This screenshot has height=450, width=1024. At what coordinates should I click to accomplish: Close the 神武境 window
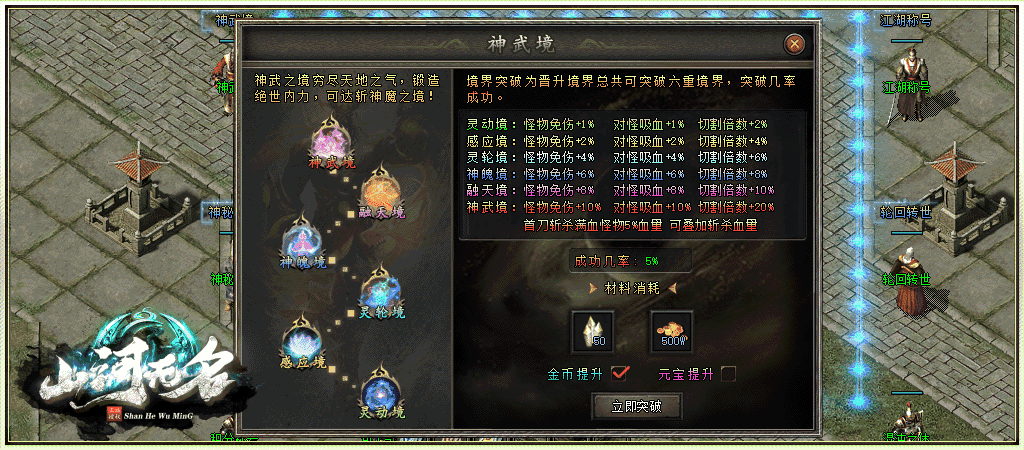[794, 44]
